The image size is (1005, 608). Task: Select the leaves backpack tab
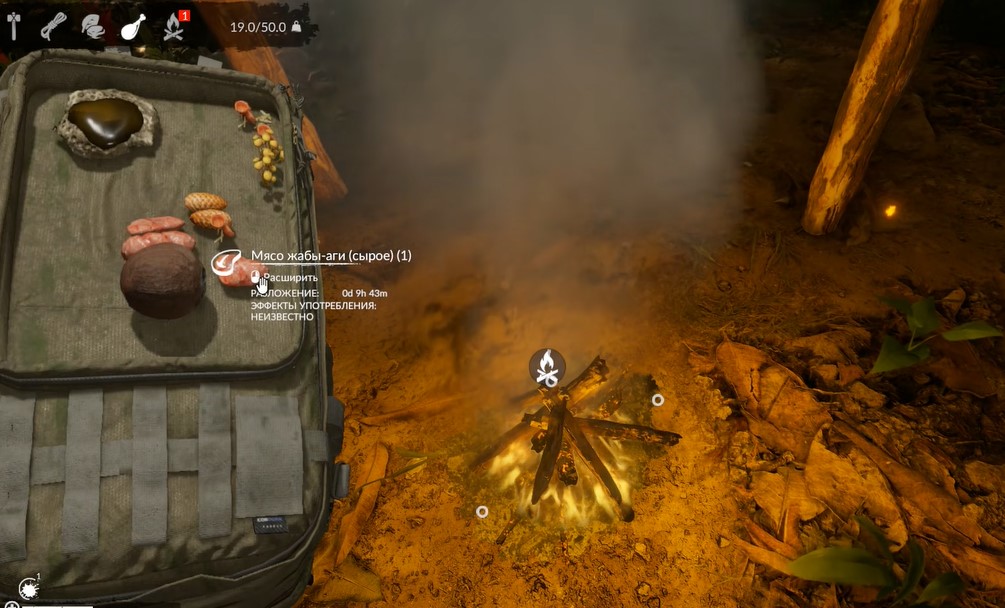tap(92, 27)
